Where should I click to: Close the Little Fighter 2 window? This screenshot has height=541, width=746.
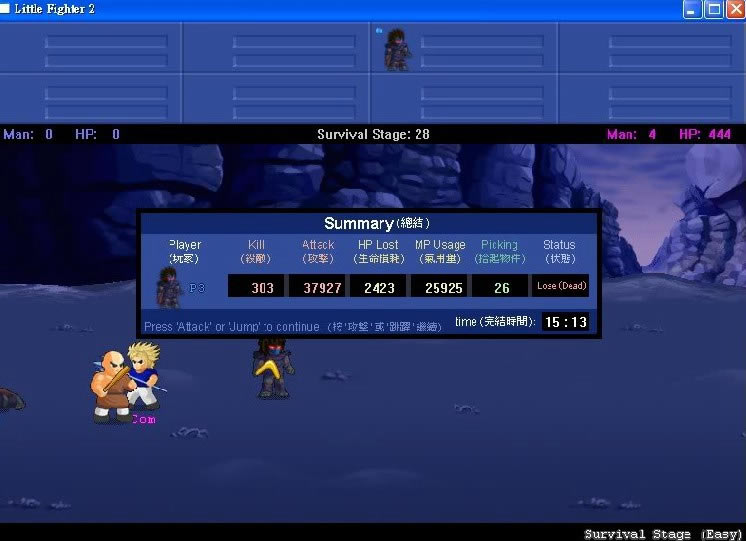pos(735,9)
